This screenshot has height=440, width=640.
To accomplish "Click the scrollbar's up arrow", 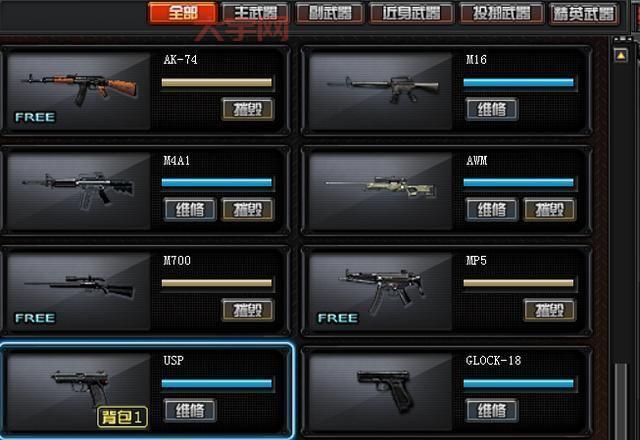I will (x=620, y=56).
